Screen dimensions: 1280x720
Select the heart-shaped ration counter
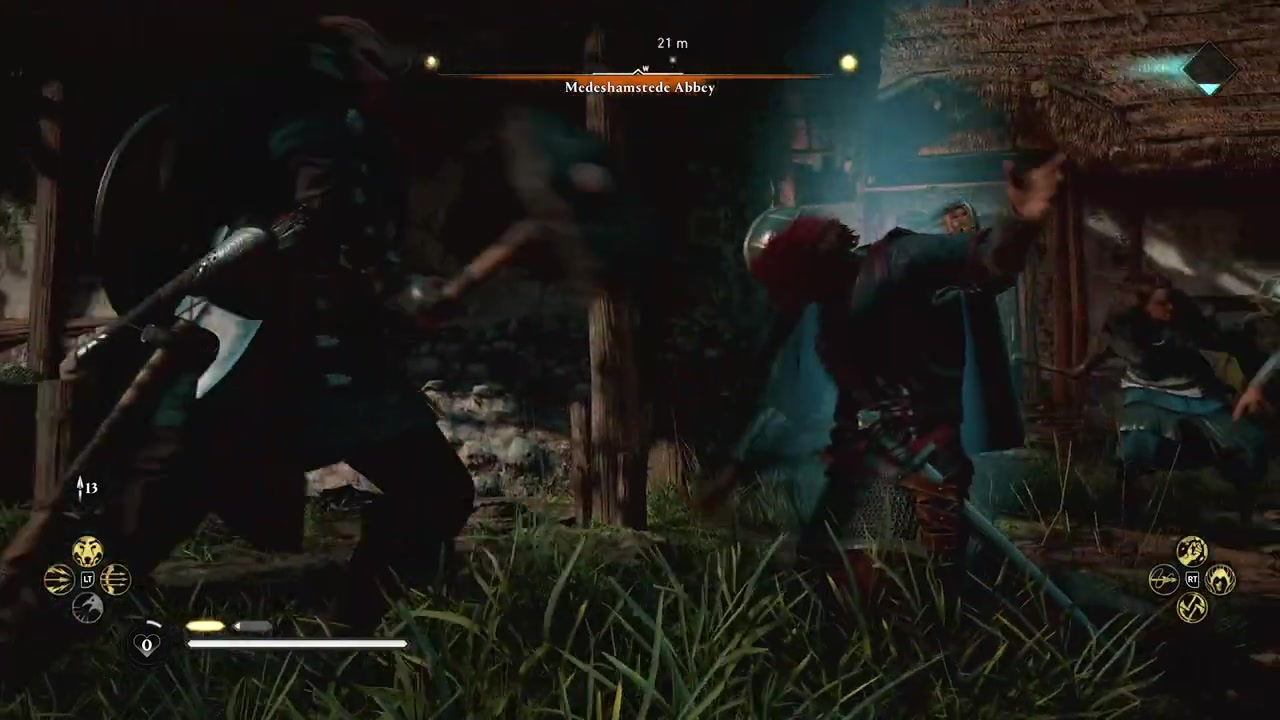click(147, 644)
